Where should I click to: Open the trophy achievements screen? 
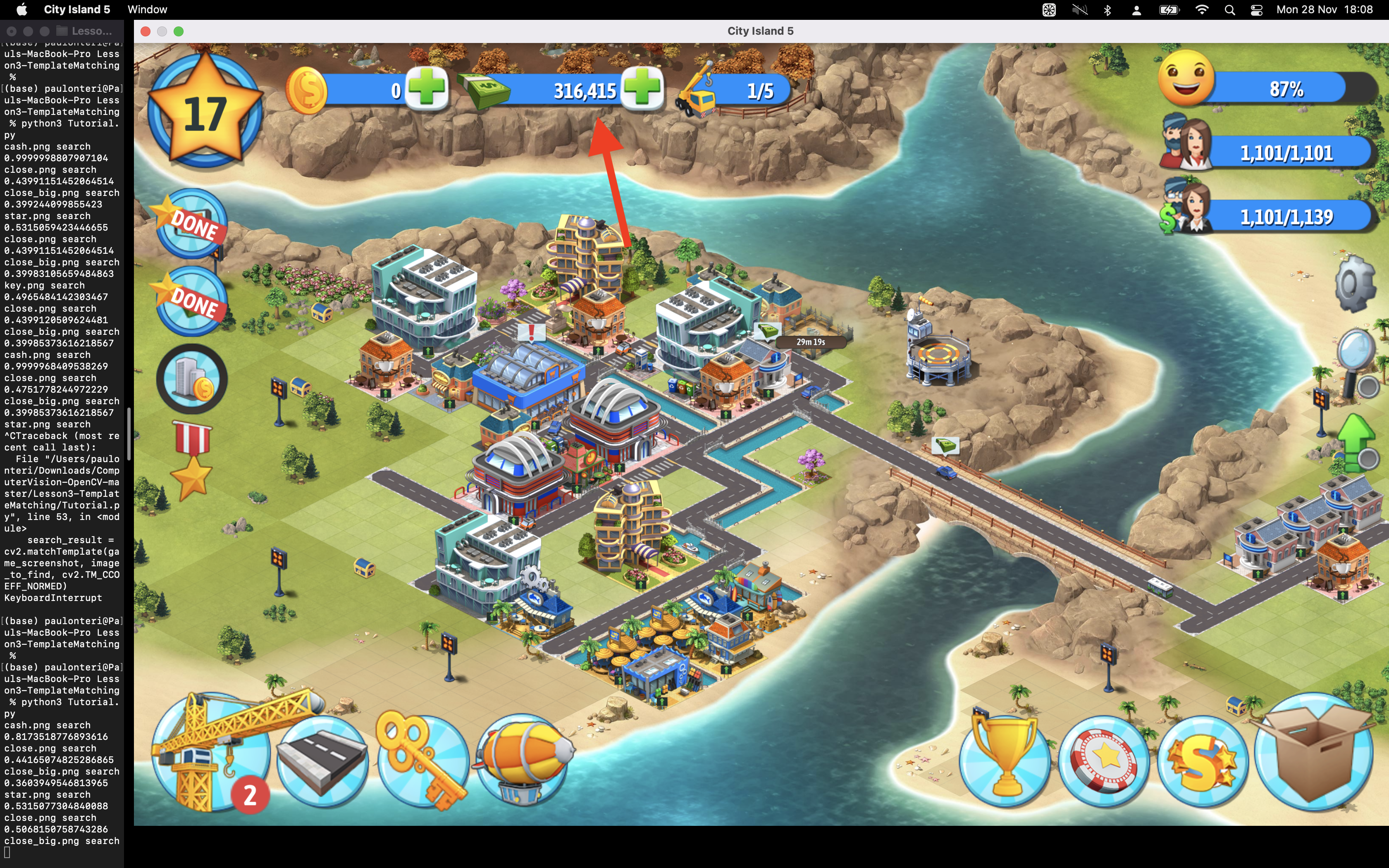(x=1005, y=761)
